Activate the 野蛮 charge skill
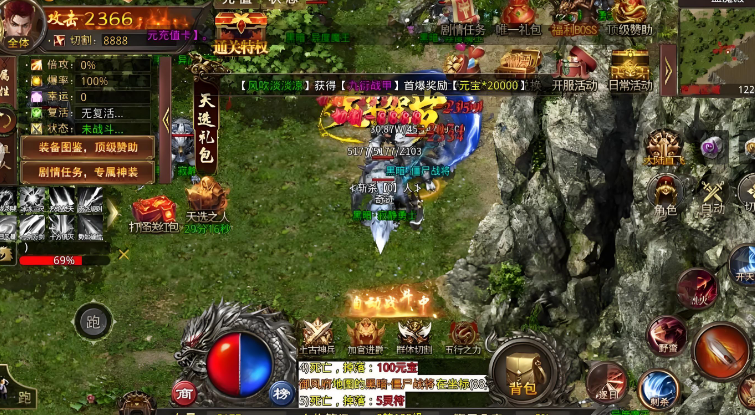 pos(665,337)
